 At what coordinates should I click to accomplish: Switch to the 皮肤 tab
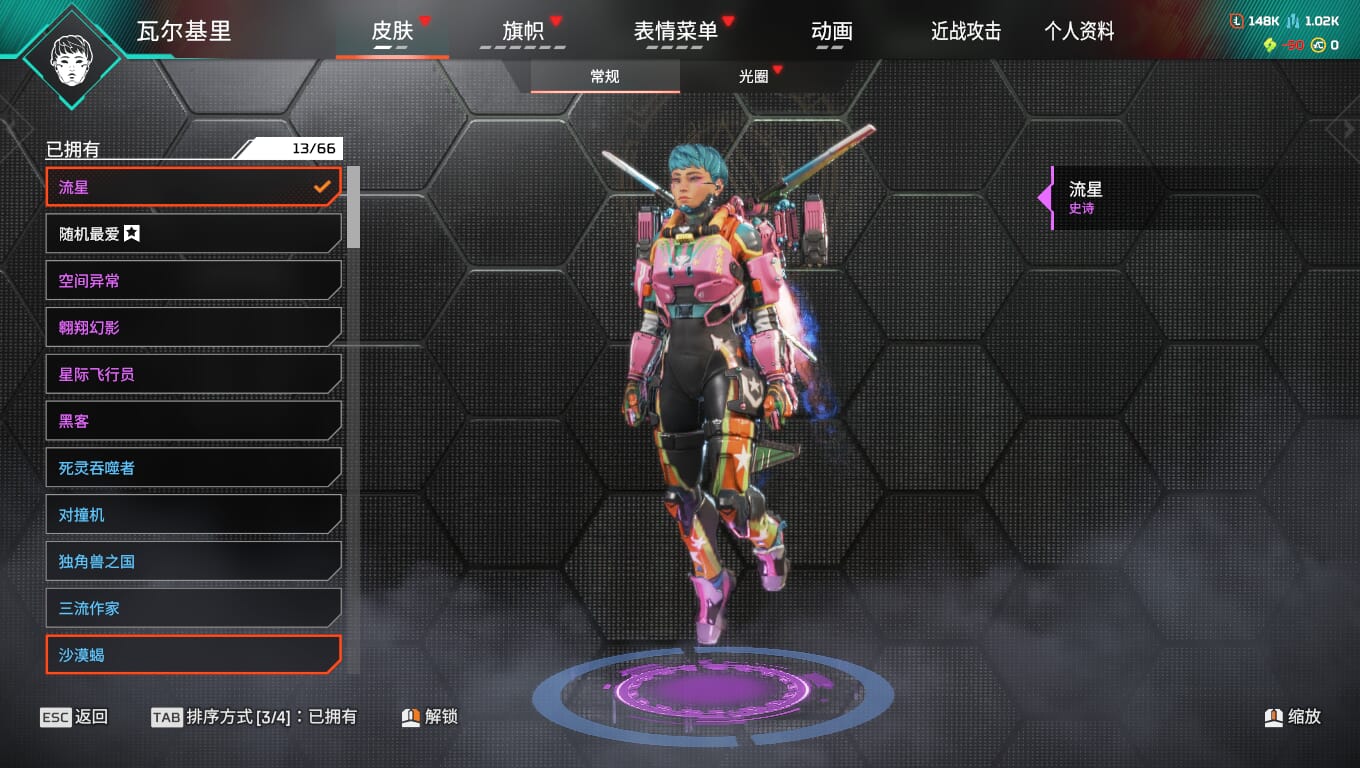pos(392,31)
